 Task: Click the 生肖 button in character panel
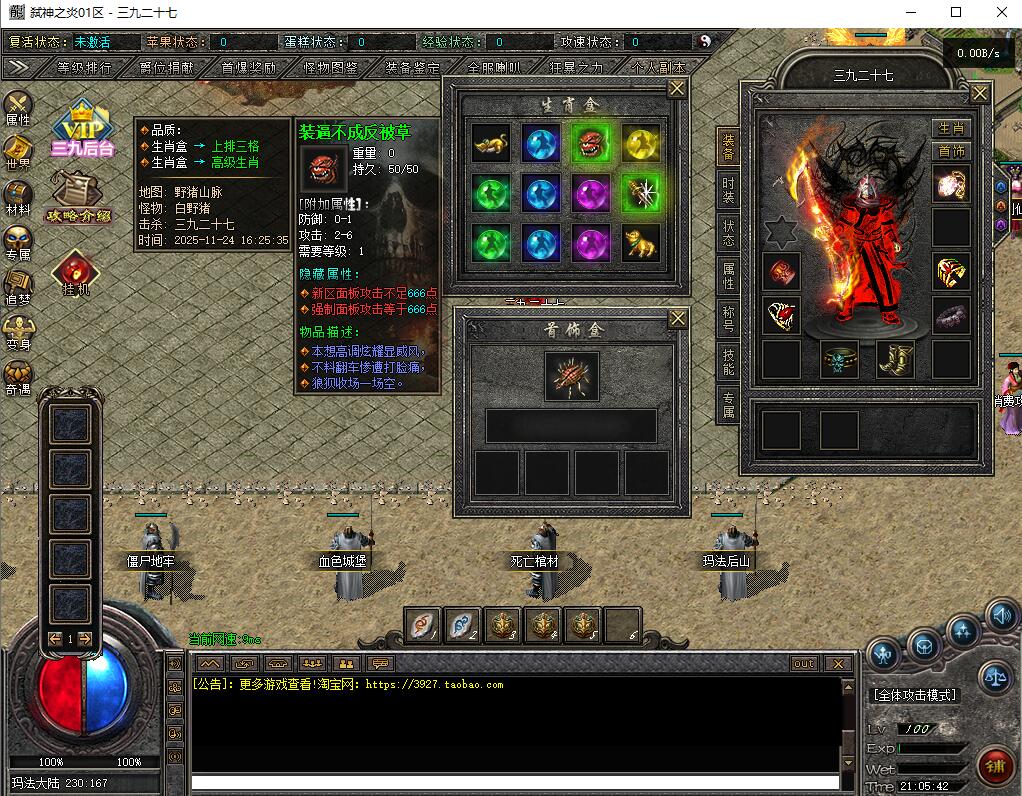(x=952, y=128)
